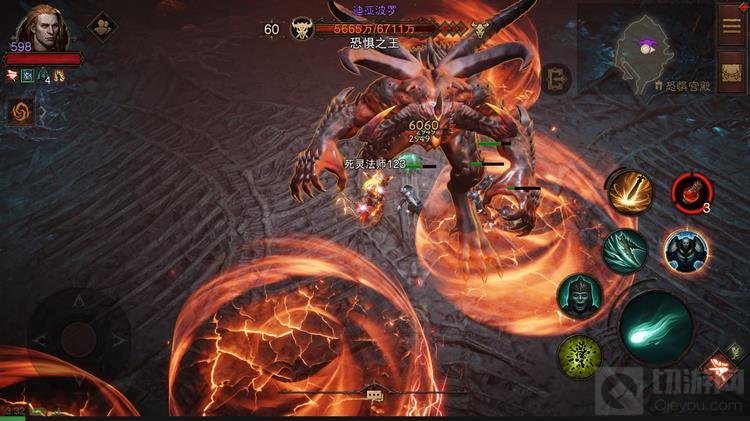Summon the armored golem skill
Image resolution: width=750 pixels, height=421 pixels.
tap(686, 250)
